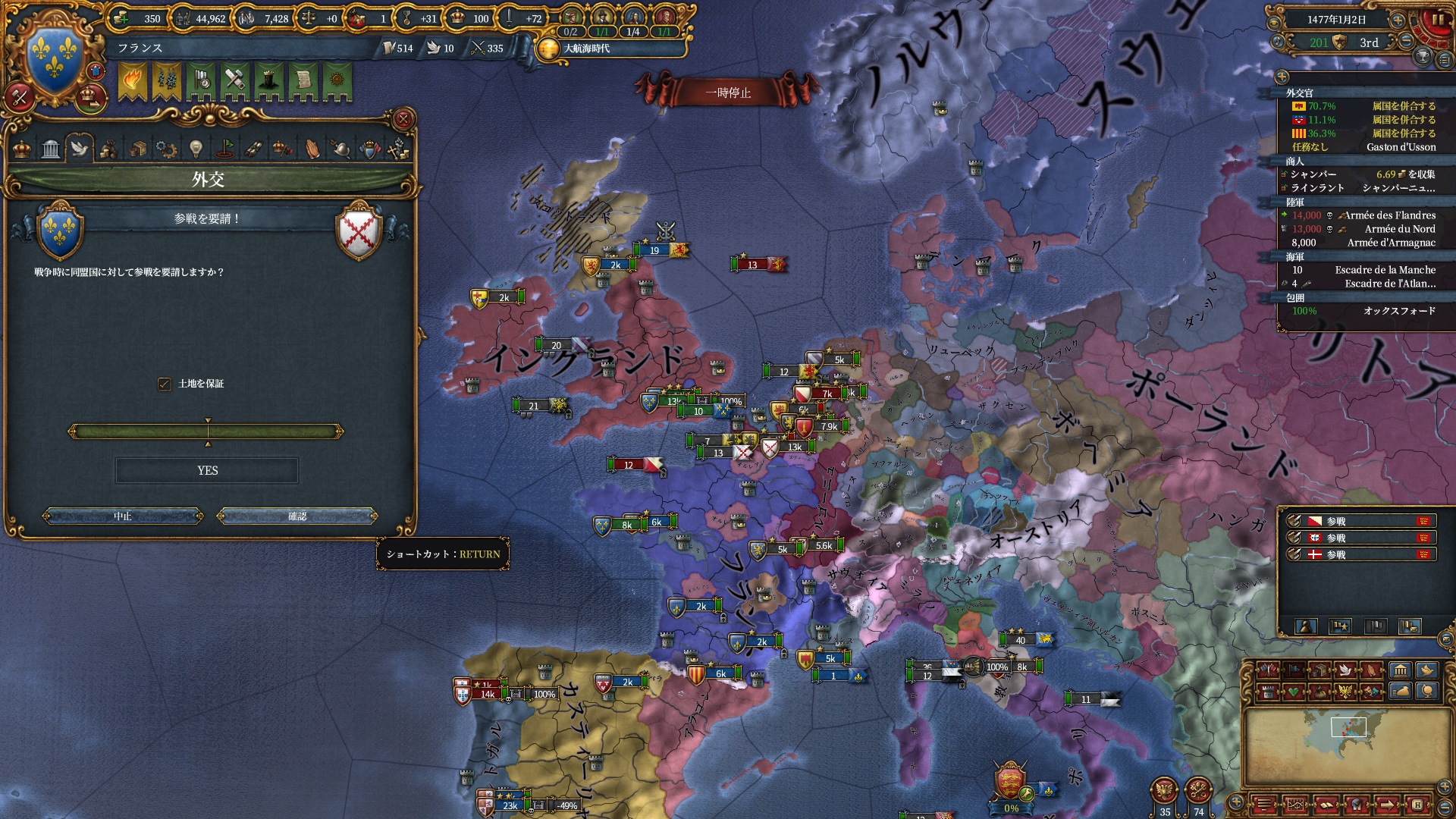Switch to the crown court tab

pyautogui.click(x=23, y=149)
